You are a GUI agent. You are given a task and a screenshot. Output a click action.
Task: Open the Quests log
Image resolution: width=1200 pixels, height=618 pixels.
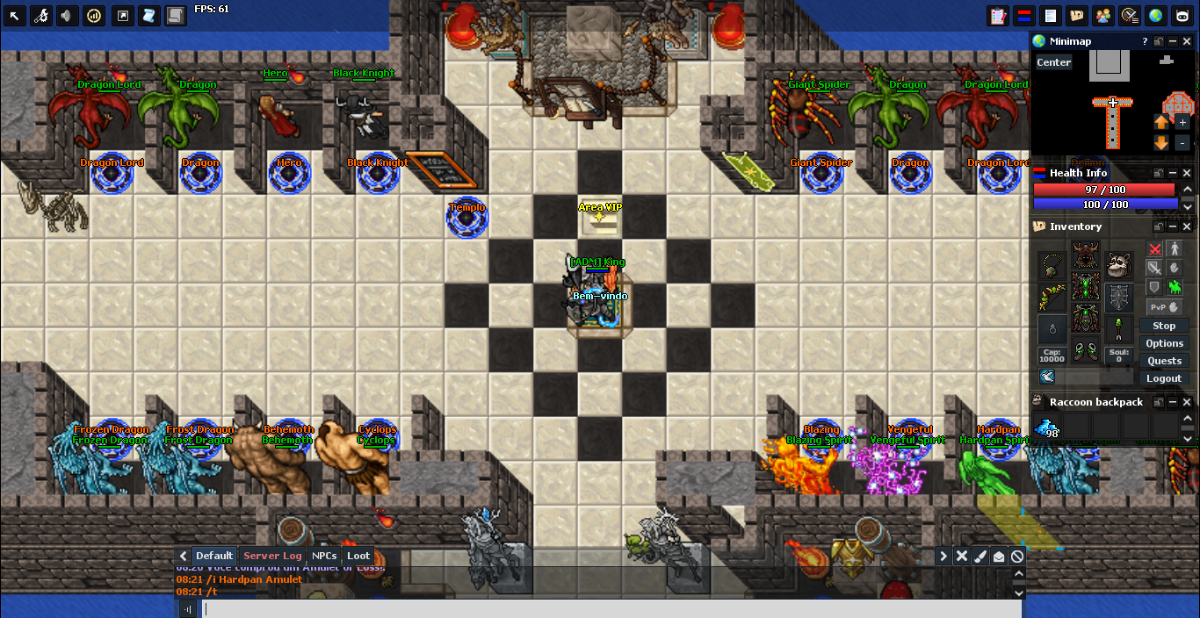pyautogui.click(x=1164, y=361)
